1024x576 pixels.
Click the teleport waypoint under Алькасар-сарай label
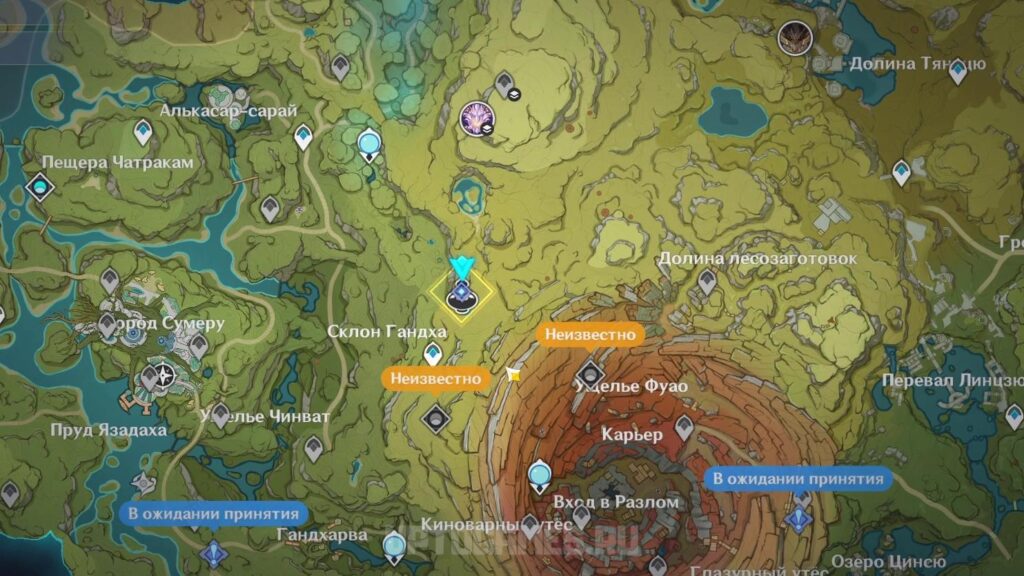point(304,136)
